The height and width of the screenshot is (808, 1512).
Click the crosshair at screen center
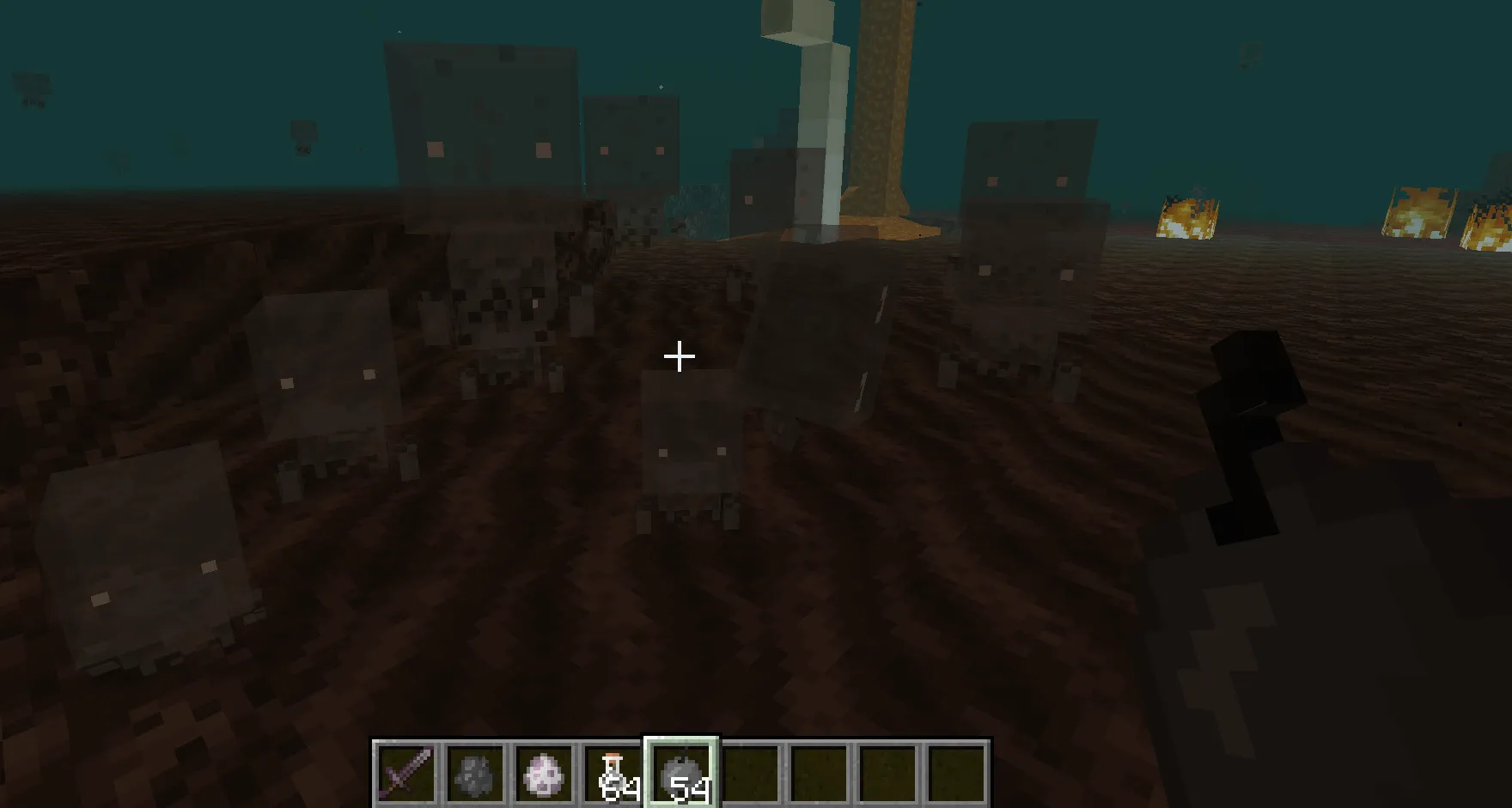(680, 355)
